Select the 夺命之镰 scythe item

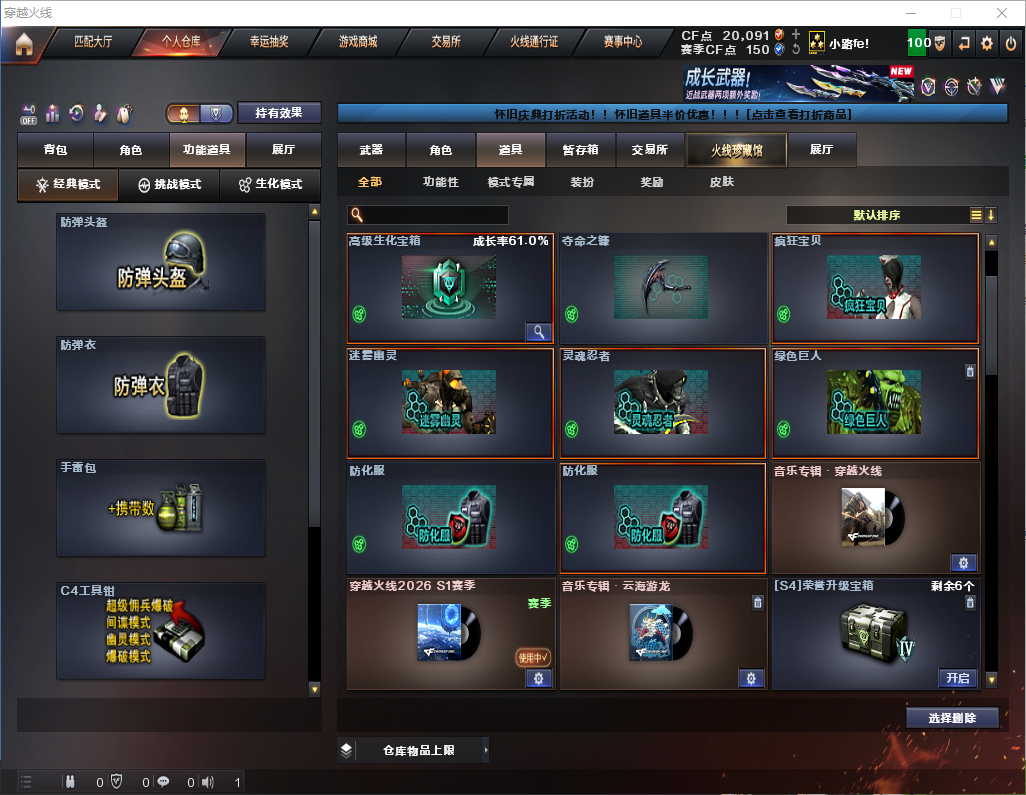[663, 288]
